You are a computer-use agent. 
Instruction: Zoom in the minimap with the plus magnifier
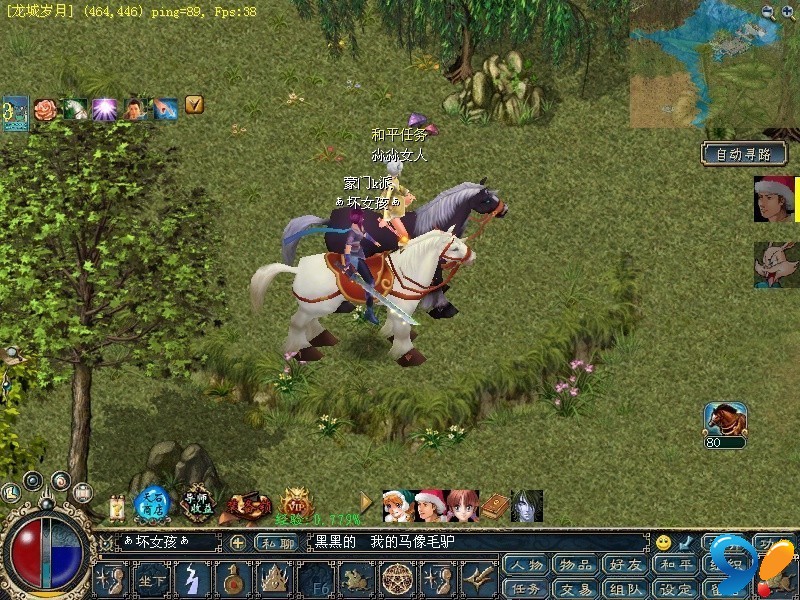coord(787,12)
